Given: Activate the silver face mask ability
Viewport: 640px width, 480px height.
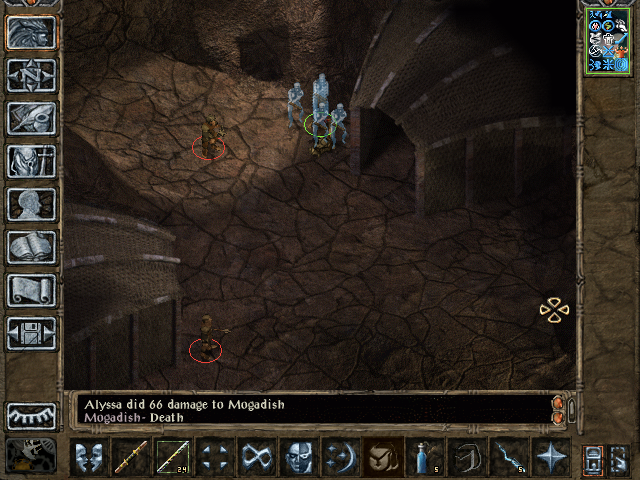Looking at the screenshot, I should [299, 458].
